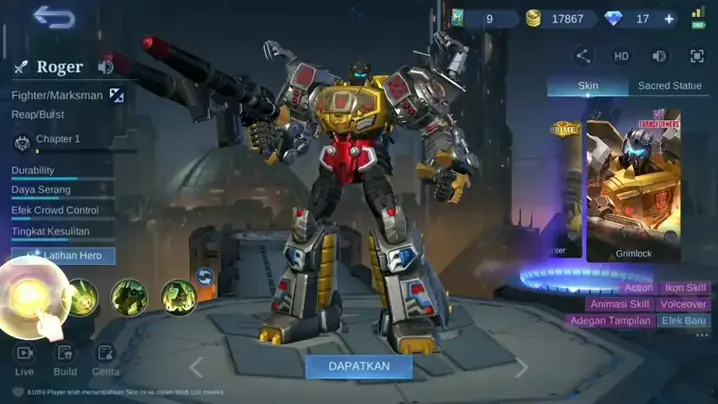Toggle the sound speaker icon near HD
This screenshot has height=404, width=718.
659,56
